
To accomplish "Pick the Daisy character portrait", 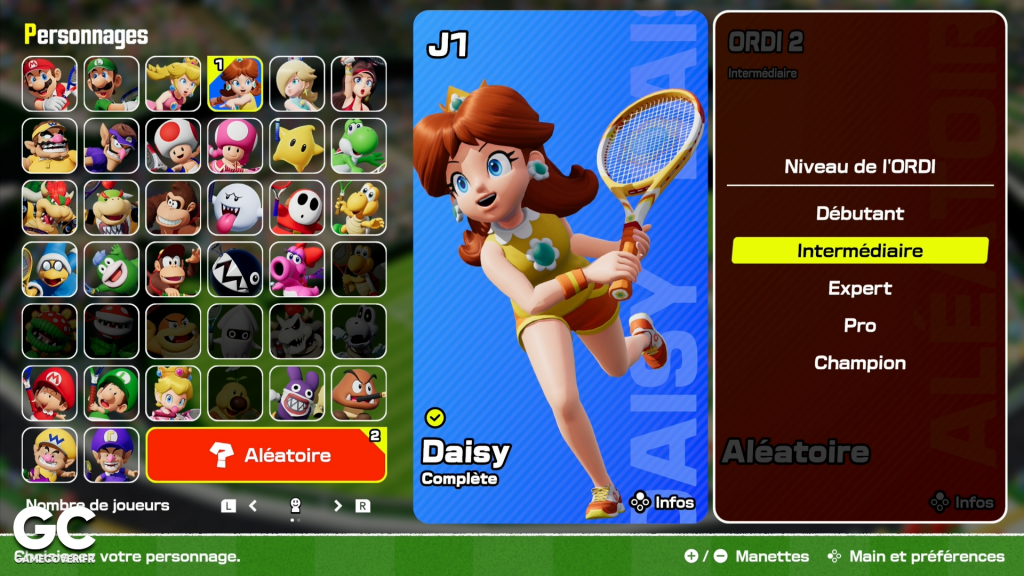I will pos(235,83).
